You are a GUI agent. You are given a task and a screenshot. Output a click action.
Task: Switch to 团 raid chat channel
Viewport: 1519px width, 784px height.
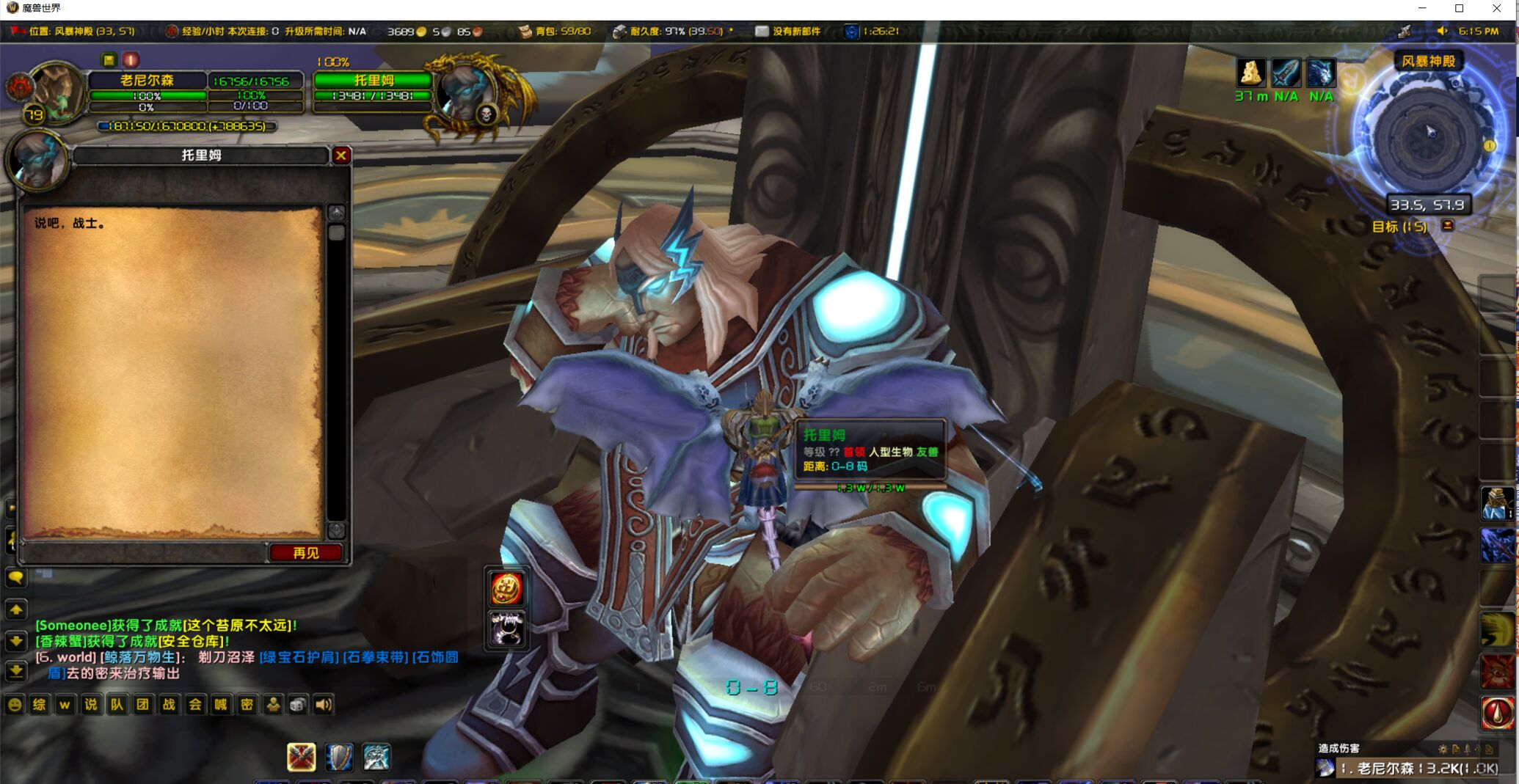pos(142,705)
